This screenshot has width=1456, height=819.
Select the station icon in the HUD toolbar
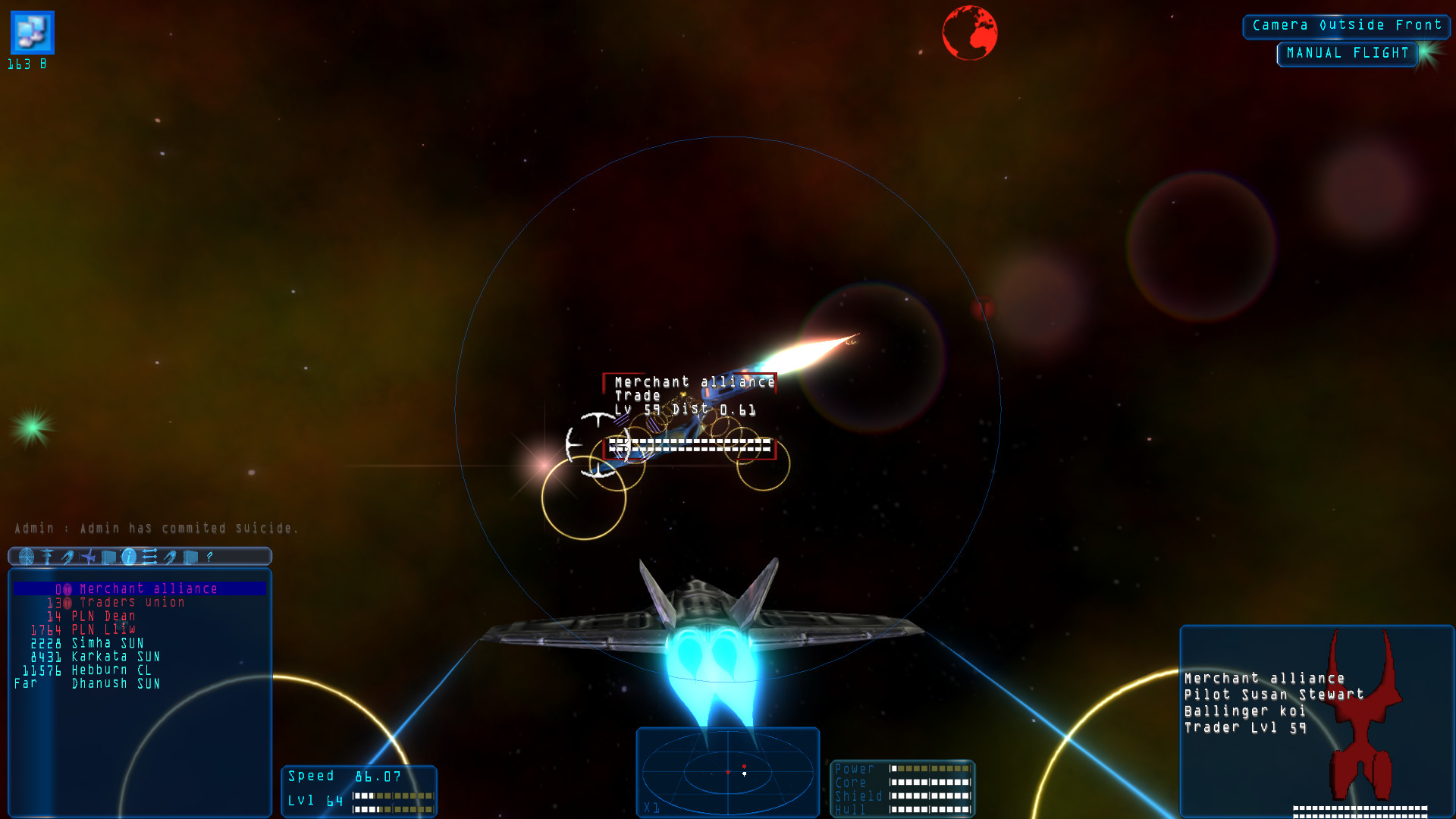pos(46,557)
